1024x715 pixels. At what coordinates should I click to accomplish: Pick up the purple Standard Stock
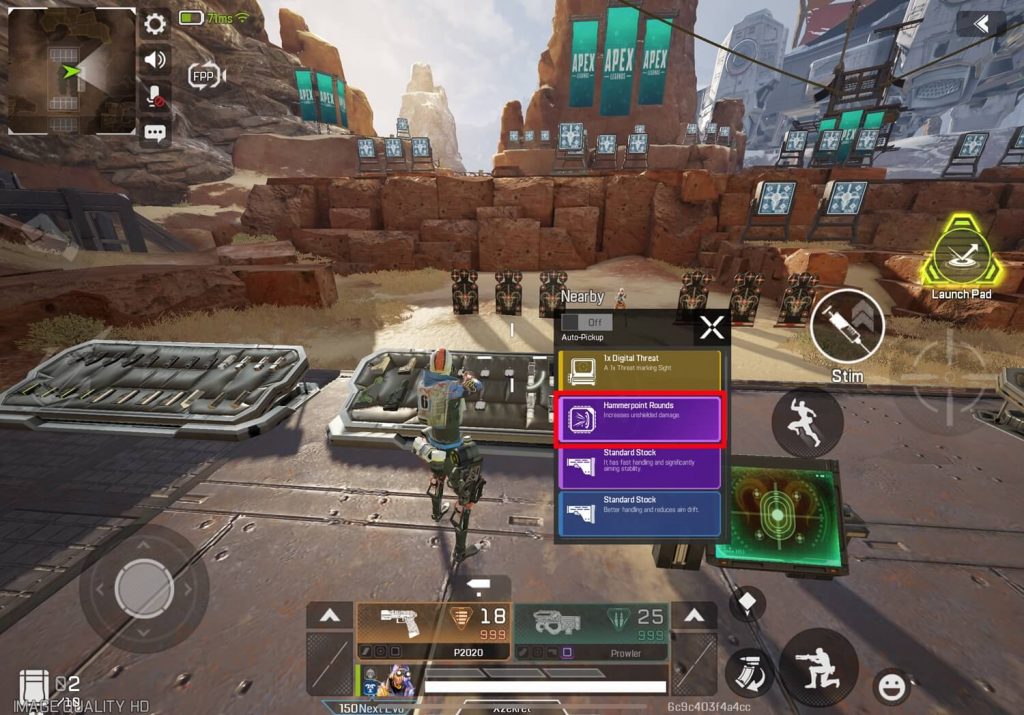click(x=640, y=467)
